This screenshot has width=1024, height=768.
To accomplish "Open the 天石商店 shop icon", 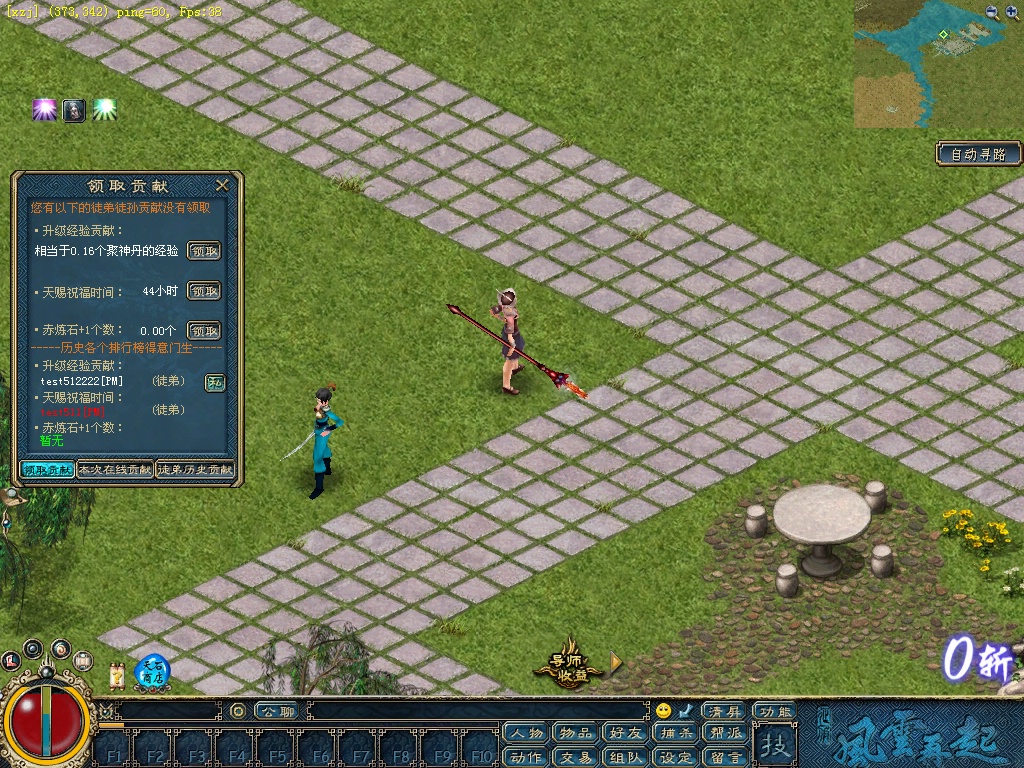I will (152, 671).
